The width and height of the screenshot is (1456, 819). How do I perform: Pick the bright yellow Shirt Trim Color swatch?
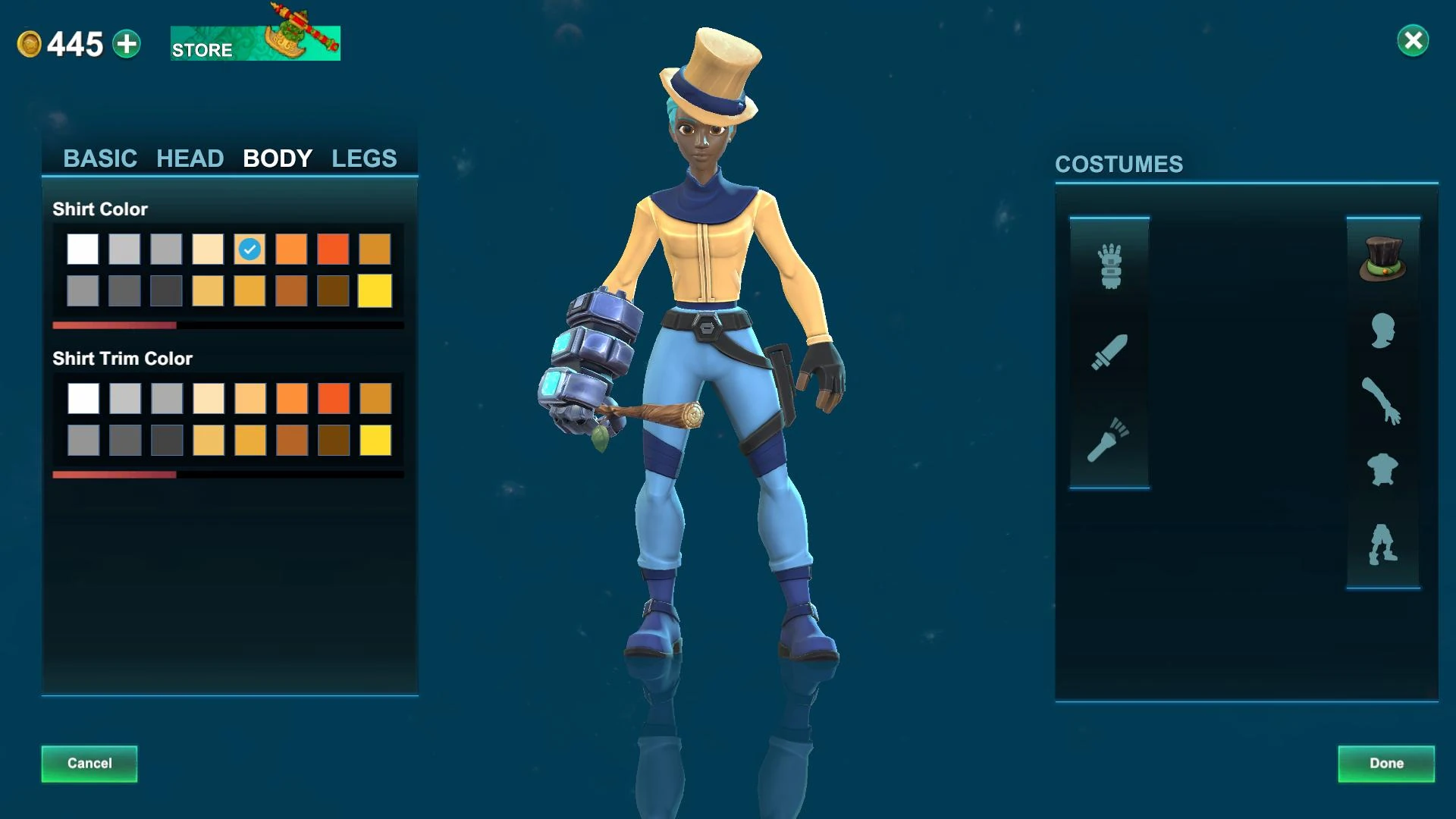pyautogui.click(x=375, y=438)
